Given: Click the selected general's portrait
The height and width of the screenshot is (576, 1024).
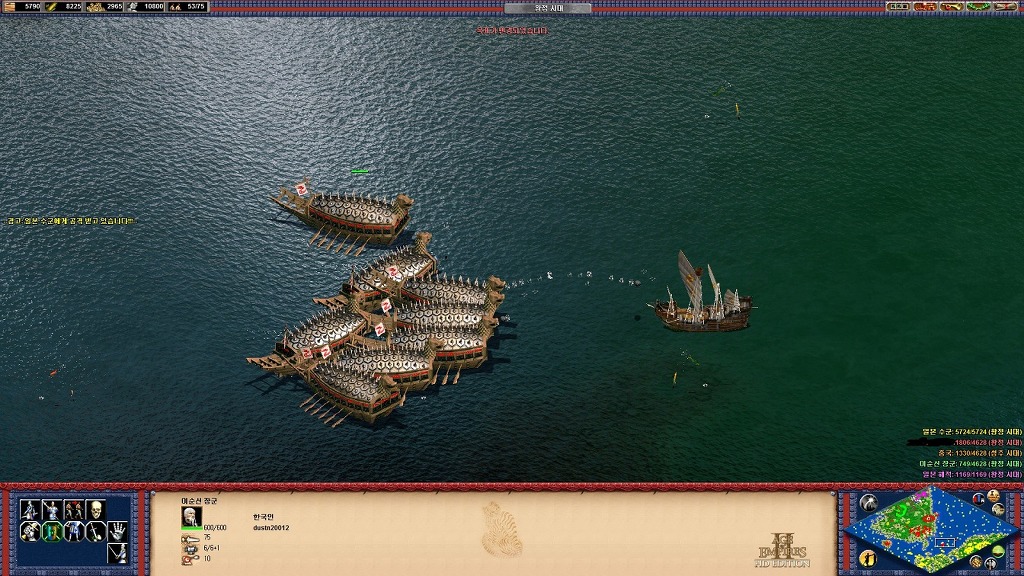Looking at the screenshot, I should click(x=191, y=516).
